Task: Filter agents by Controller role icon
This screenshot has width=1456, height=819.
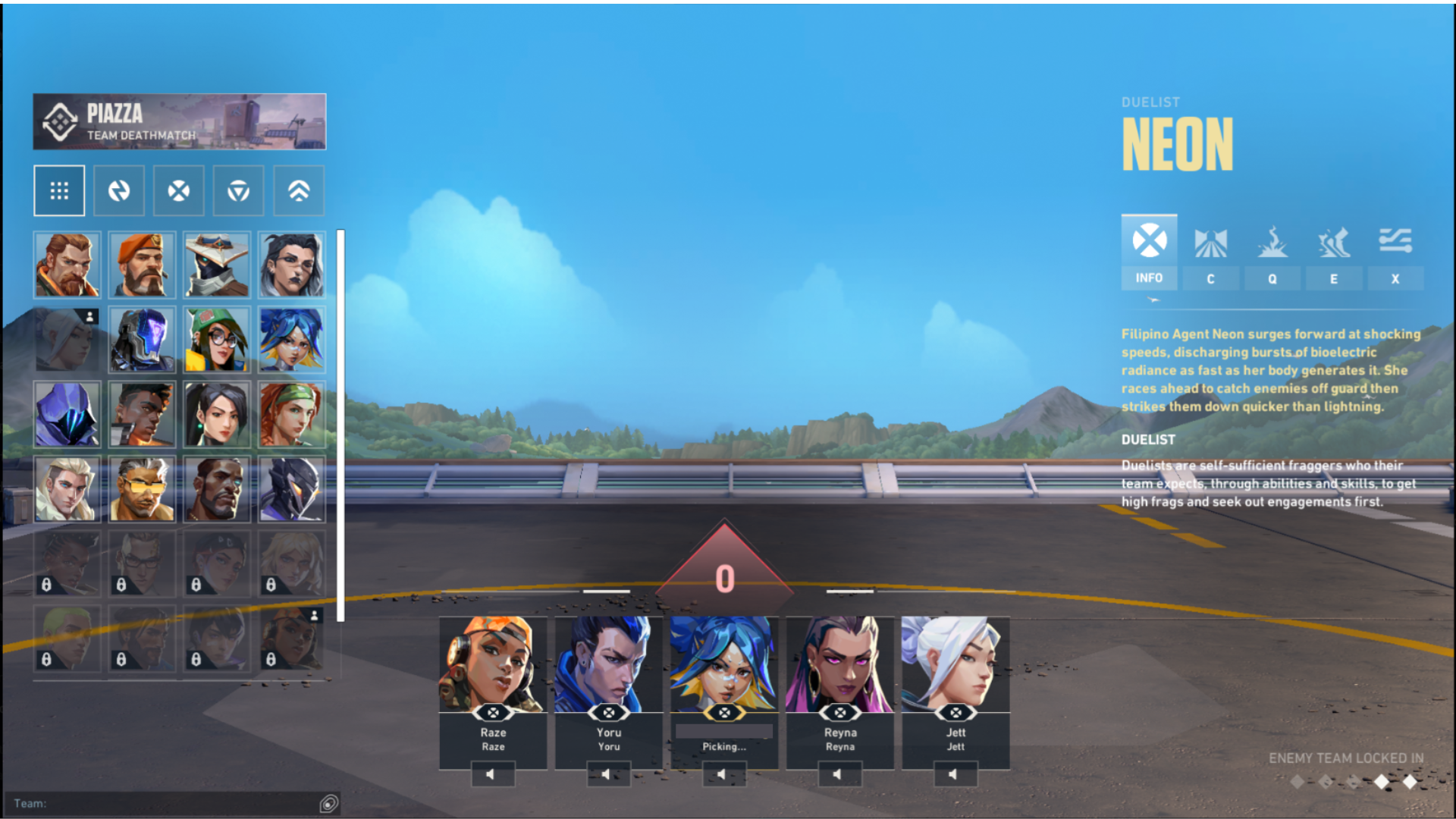Action: point(238,190)
